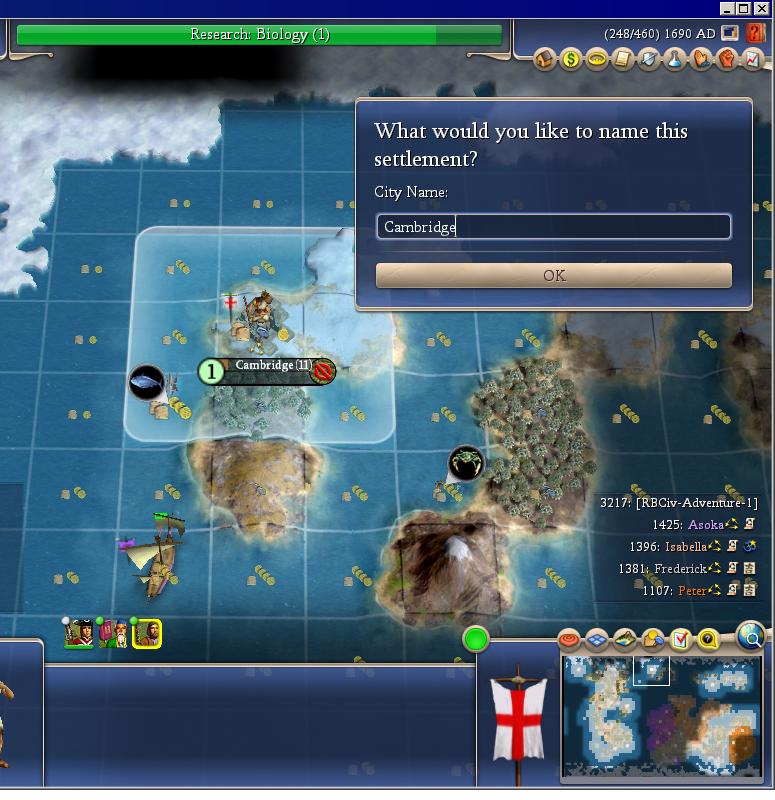
Task: Open the Civilopedia red question mark book
Action: pos(756,34)
